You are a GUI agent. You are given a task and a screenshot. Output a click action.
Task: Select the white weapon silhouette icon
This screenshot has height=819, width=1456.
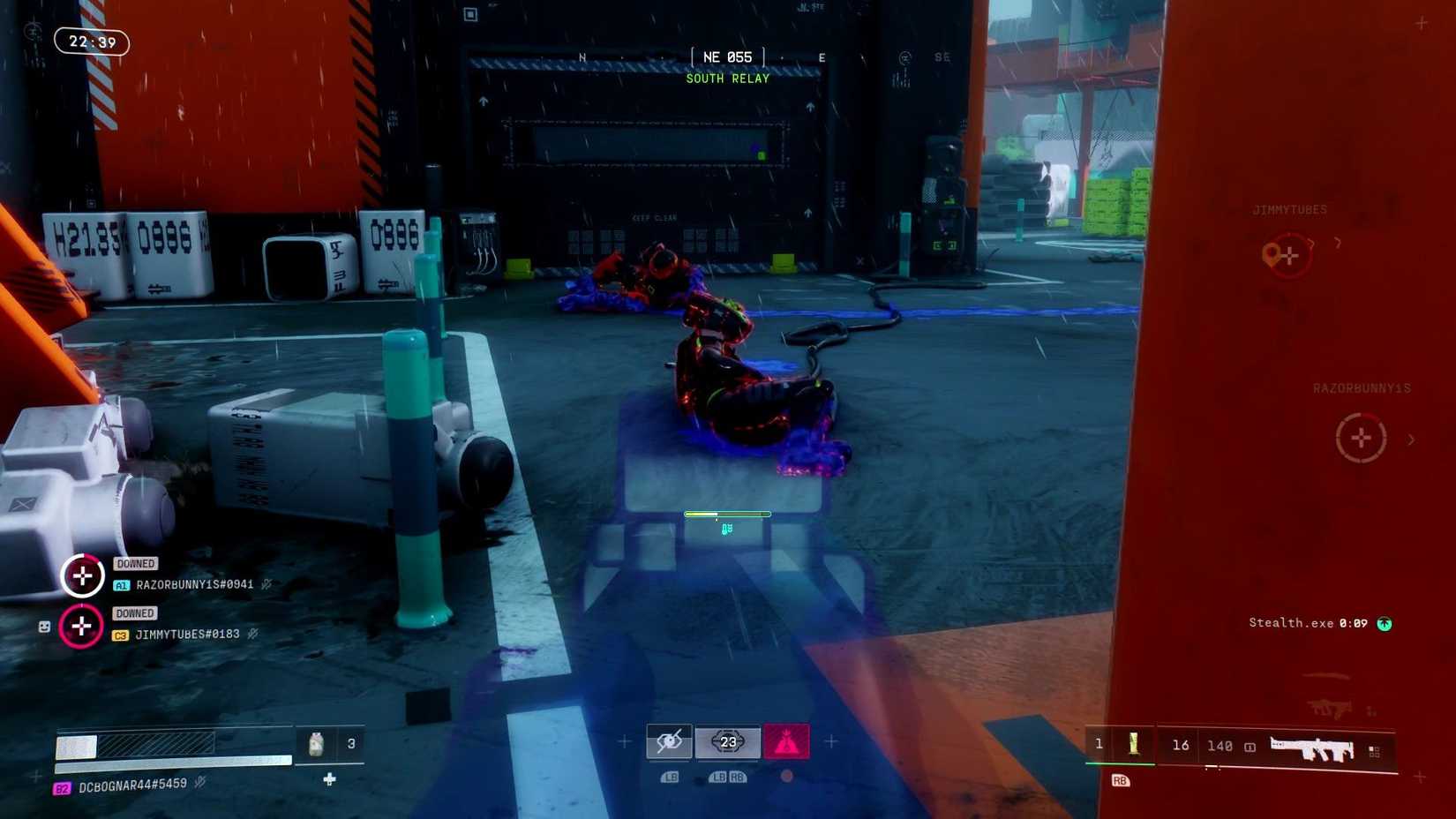(x=1311, y=747)
